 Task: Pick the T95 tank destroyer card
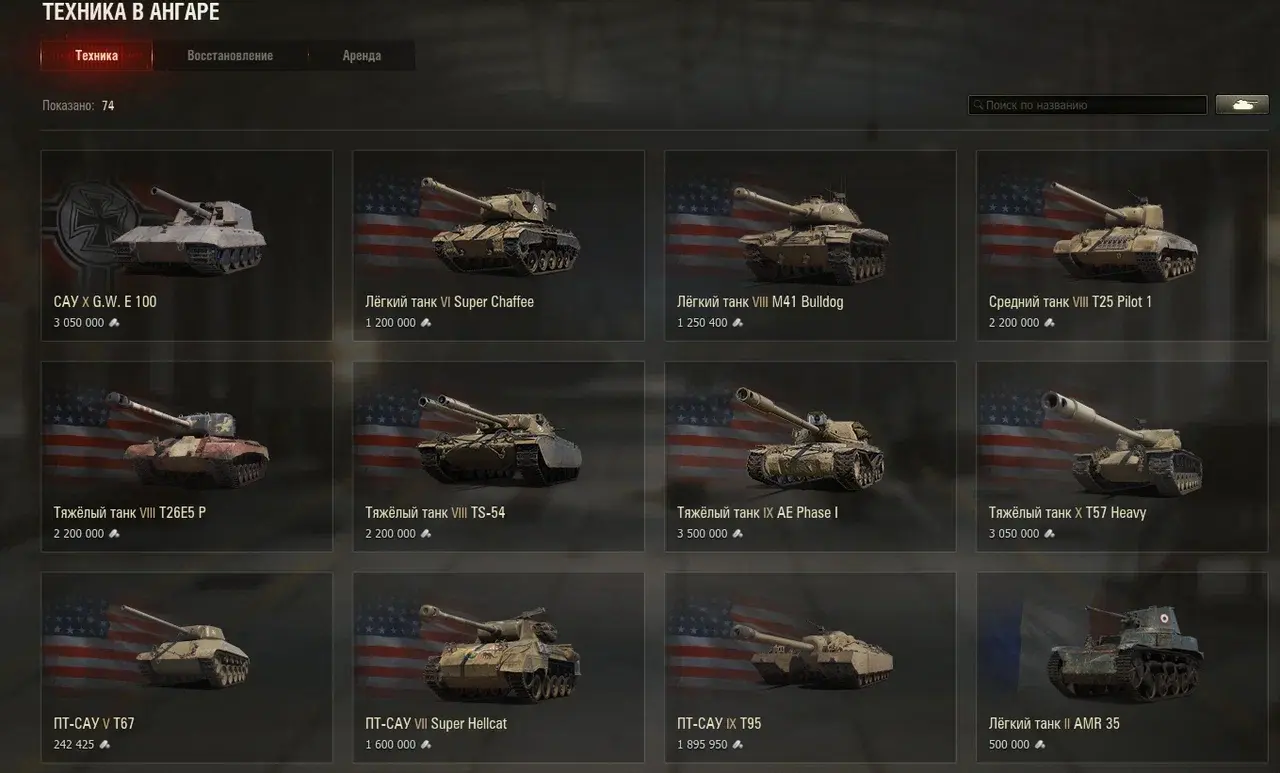coord(810,667)
